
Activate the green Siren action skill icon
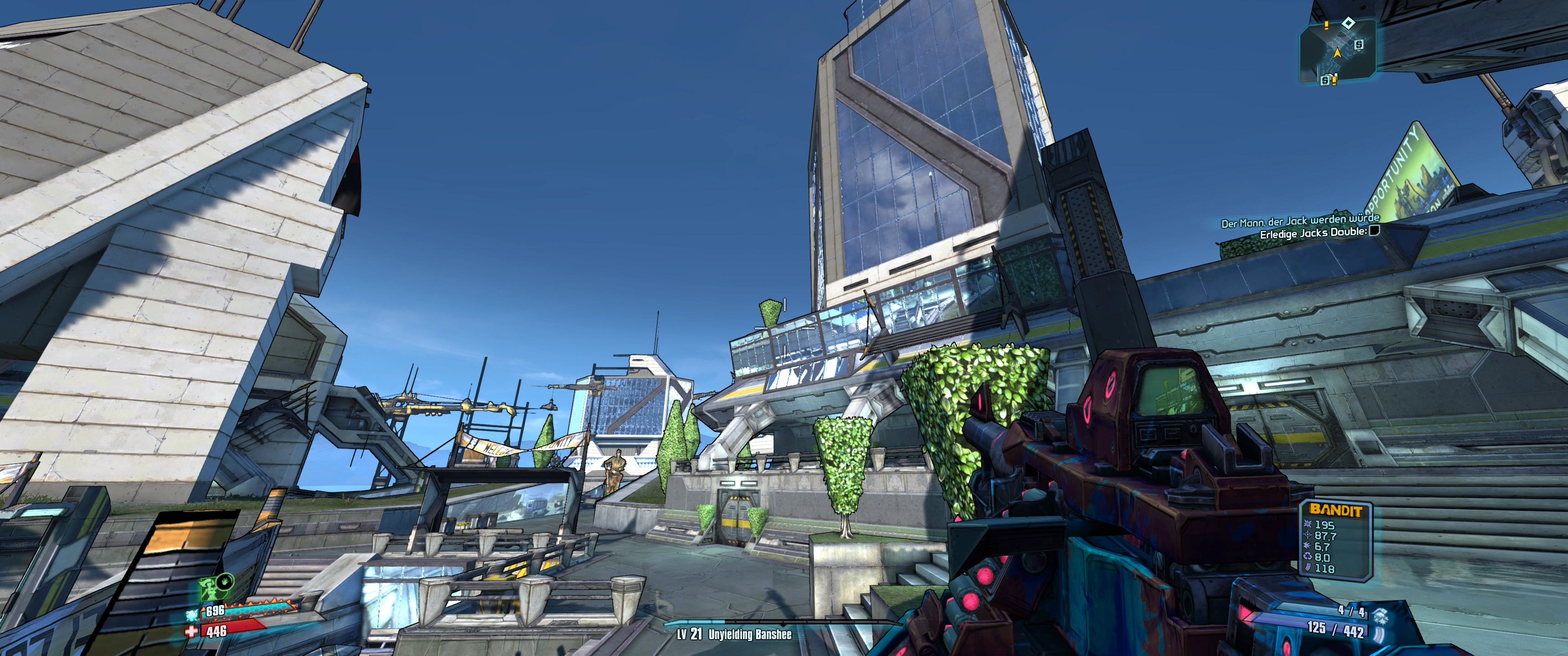210,587
